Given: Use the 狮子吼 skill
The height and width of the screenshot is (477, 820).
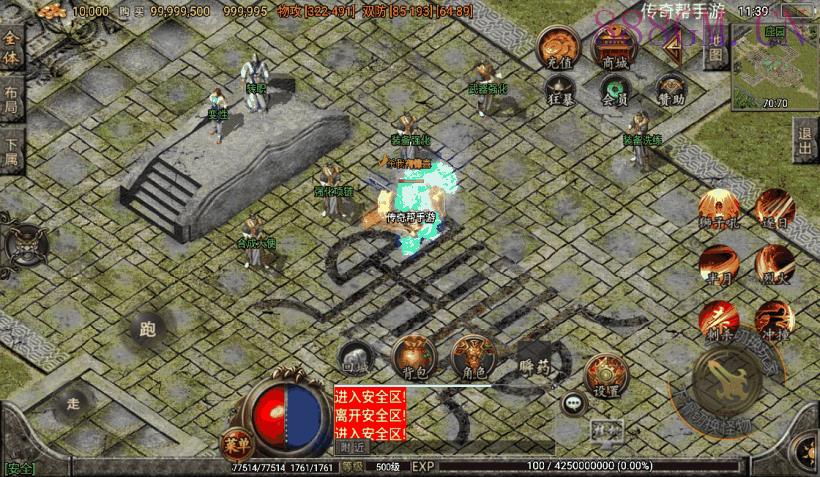Looking at the screenshot, I should 718,210.
